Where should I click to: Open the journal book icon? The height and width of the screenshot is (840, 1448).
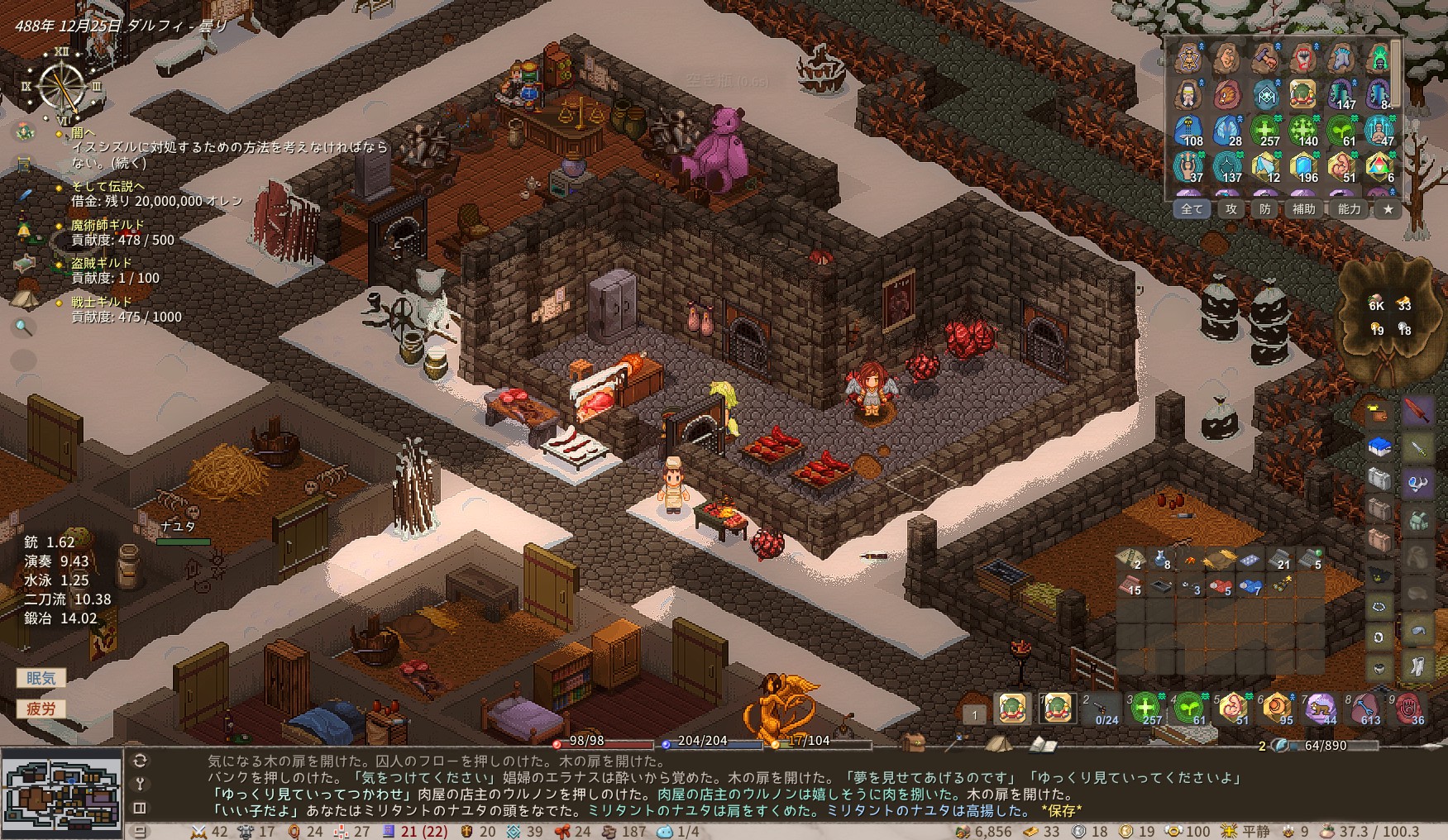coord(1044,745)
